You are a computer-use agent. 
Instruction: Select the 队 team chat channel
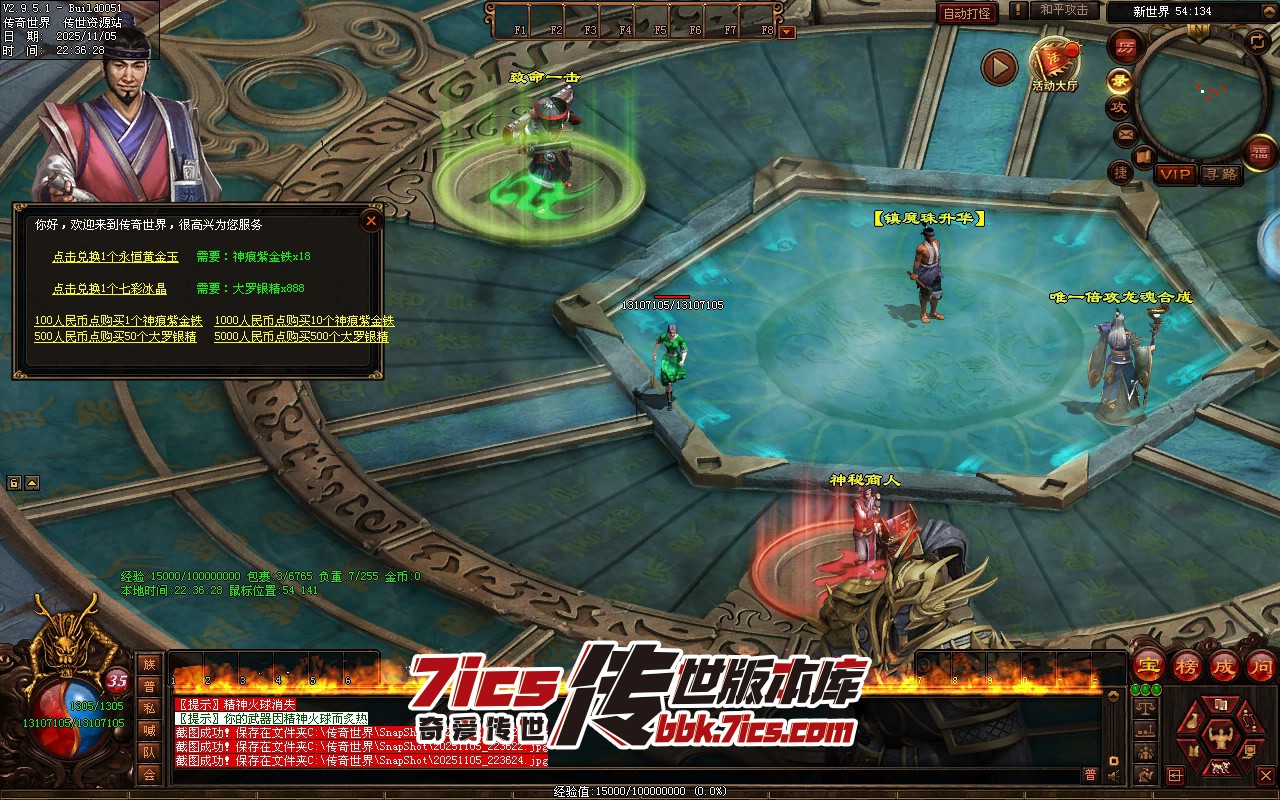click(x=149, y=753)
